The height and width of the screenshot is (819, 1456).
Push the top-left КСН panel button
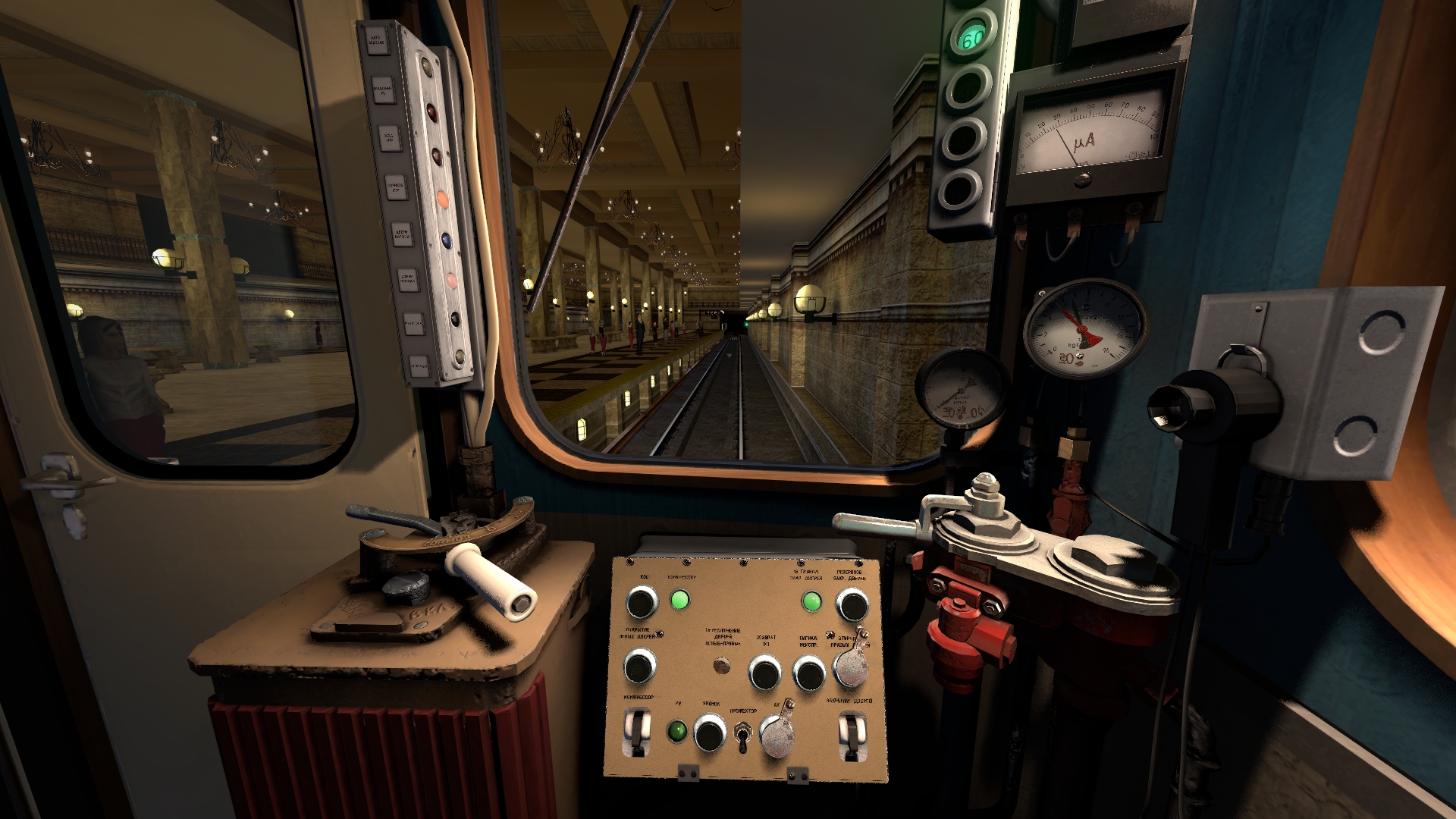pyautogui.click(x=642, y=603)
